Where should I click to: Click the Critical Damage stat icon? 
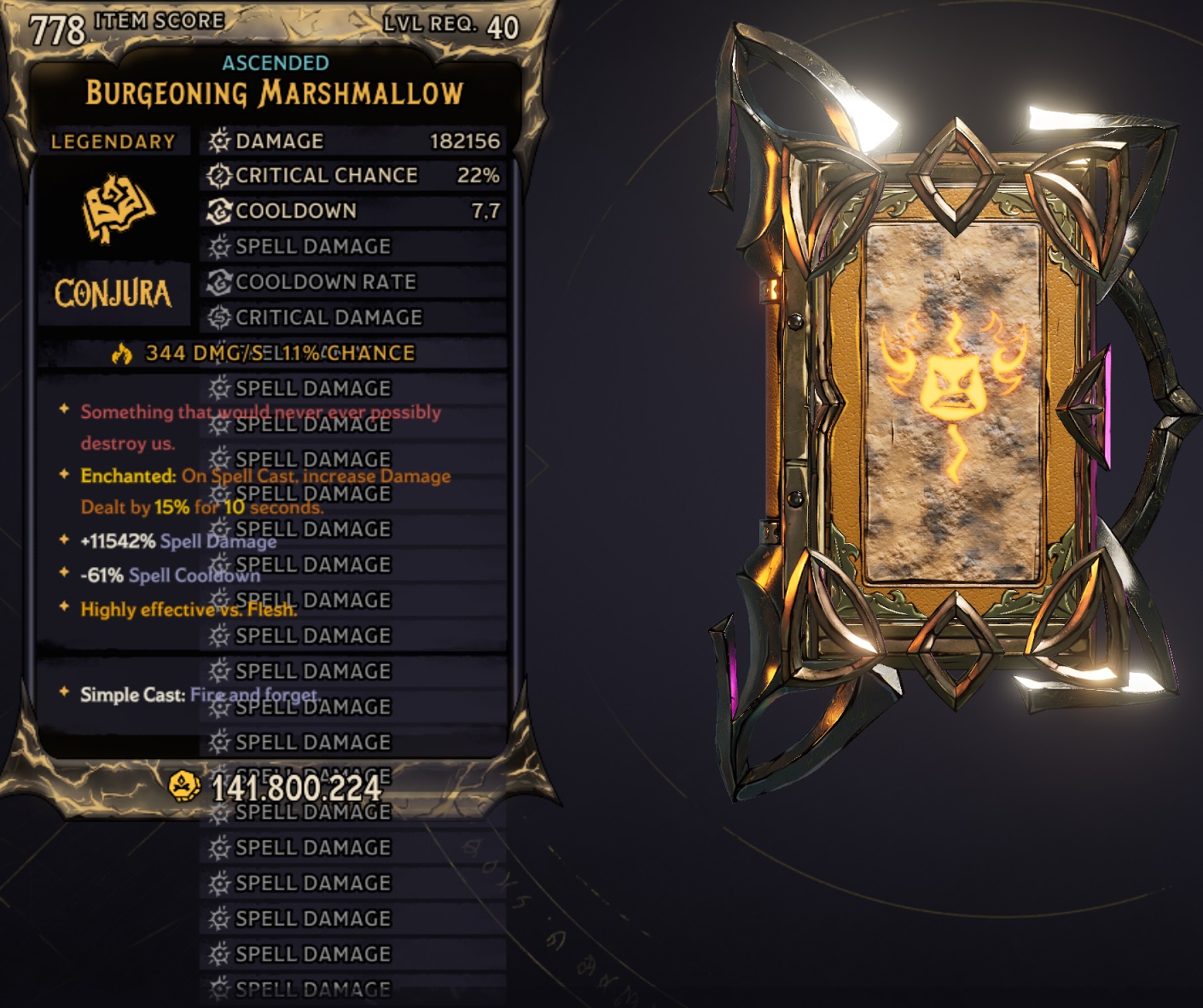pyautogui.click(x=218, y=317)
